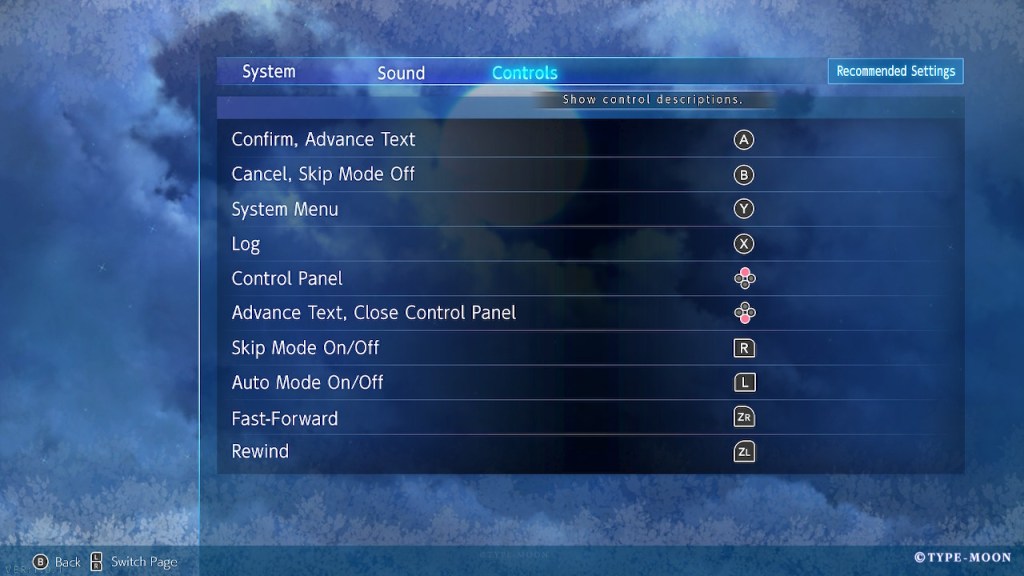
Task: Select the Skip Mode On/Off row
Action: 590,348
